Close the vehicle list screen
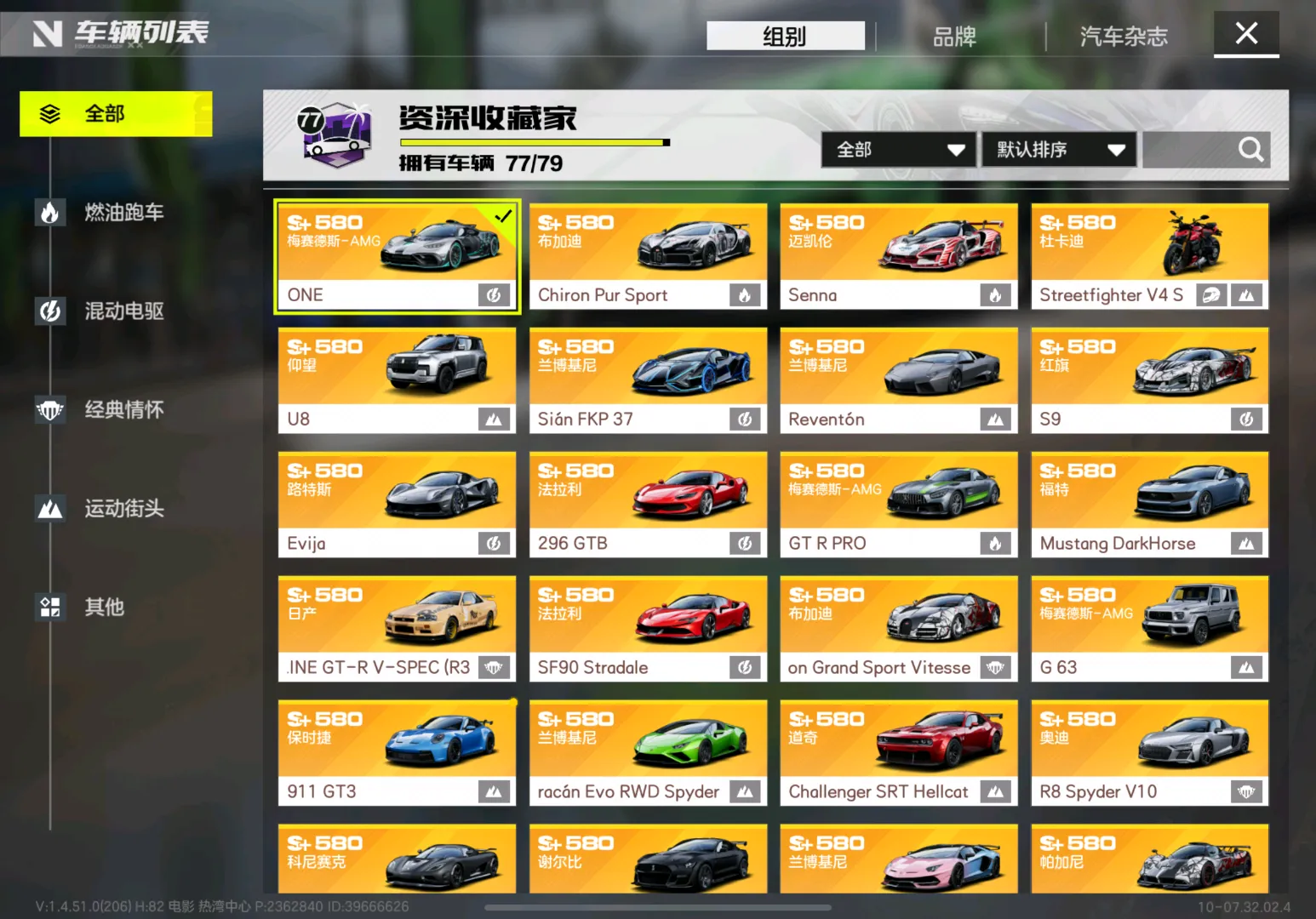Screen dimensions: 1316x919 tap(1246, 34)
